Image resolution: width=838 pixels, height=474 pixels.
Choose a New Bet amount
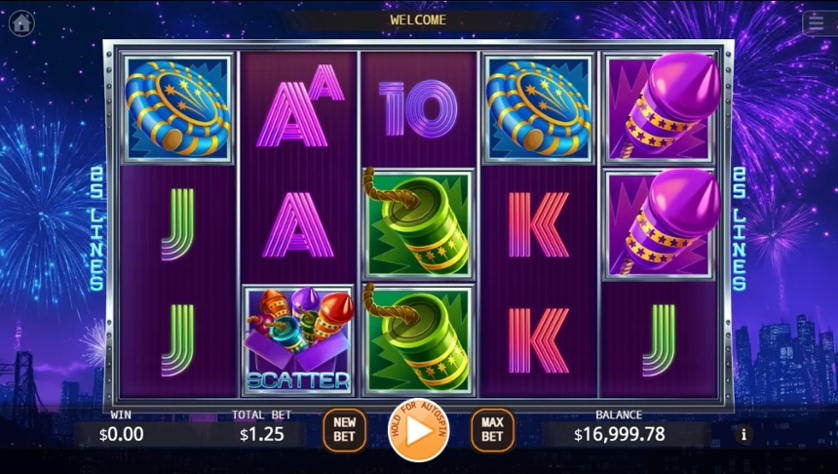point(344,430)
